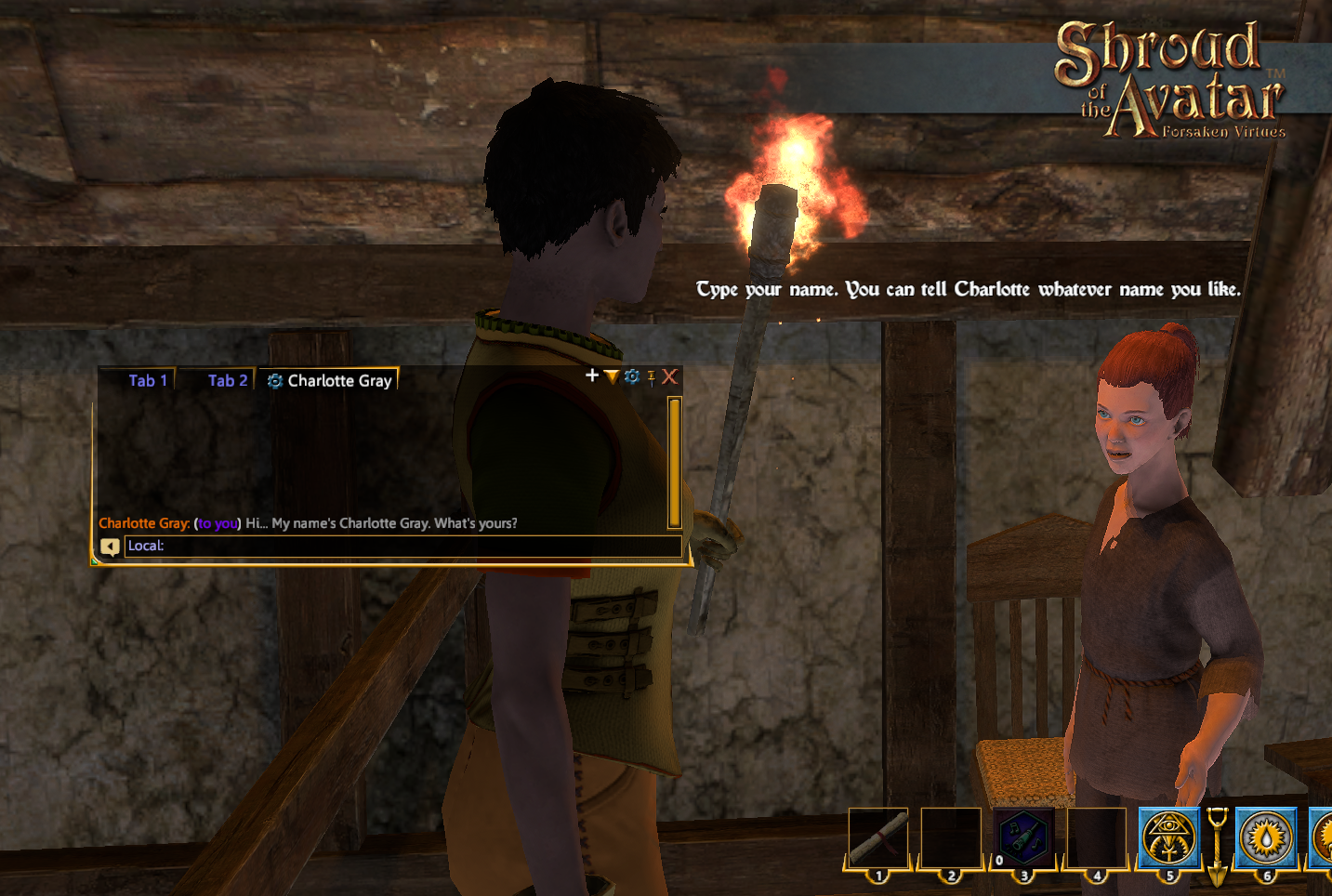Add a new chat tab with plus
This screenshot has width=1332, height=896.
tap(592, 376)
